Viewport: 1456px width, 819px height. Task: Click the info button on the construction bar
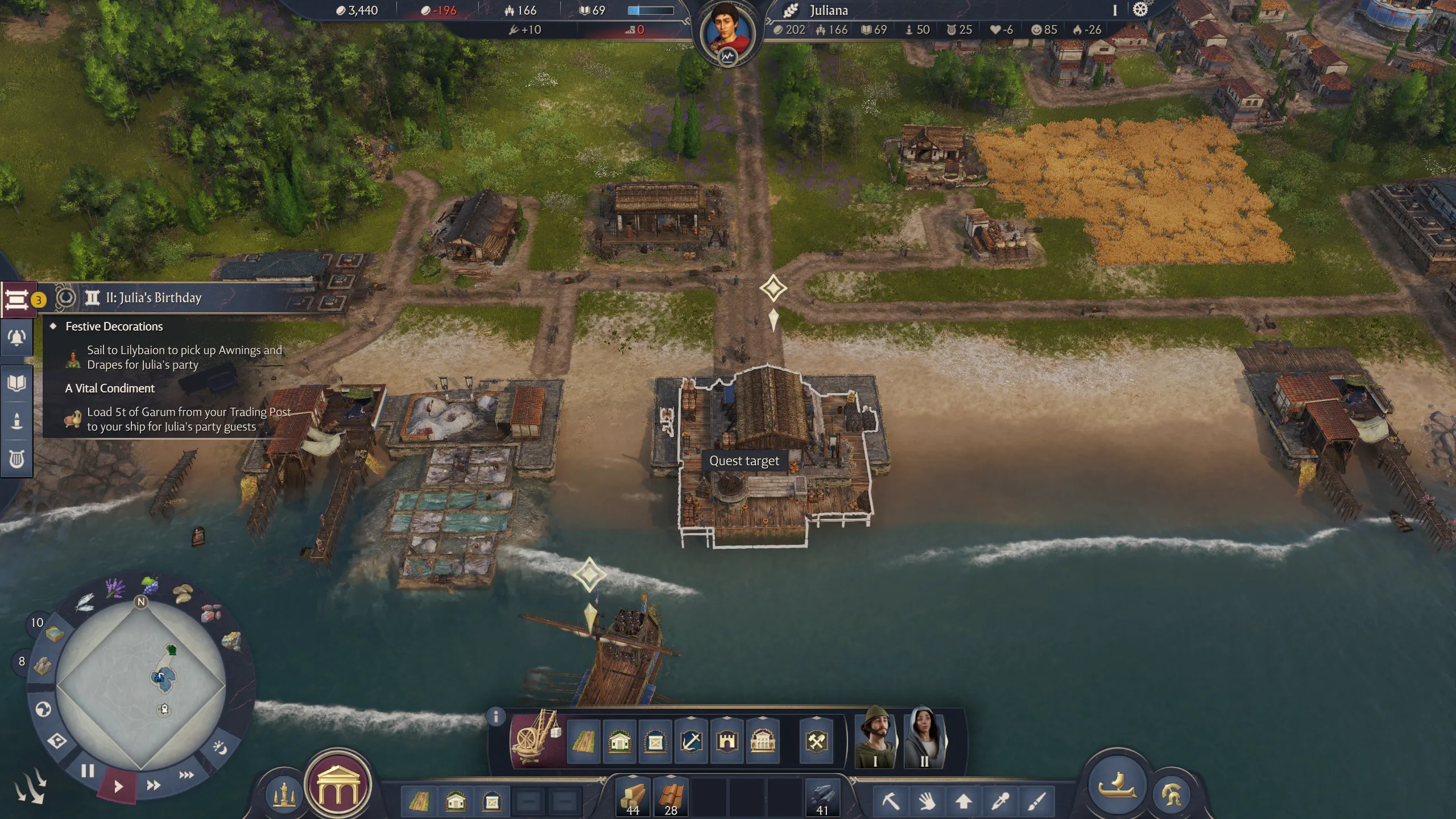pyautogui.click(x=496, y=717)
